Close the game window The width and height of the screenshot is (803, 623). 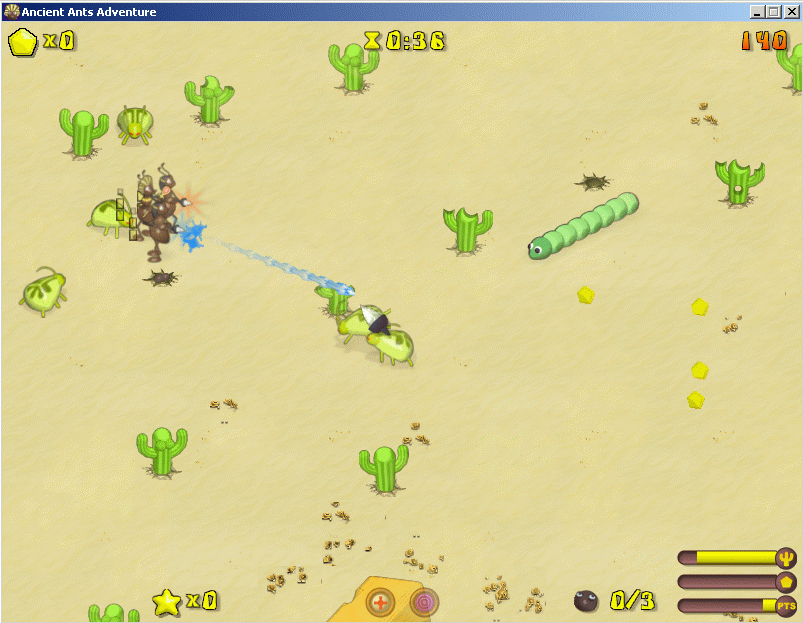[x=790, y=11]
